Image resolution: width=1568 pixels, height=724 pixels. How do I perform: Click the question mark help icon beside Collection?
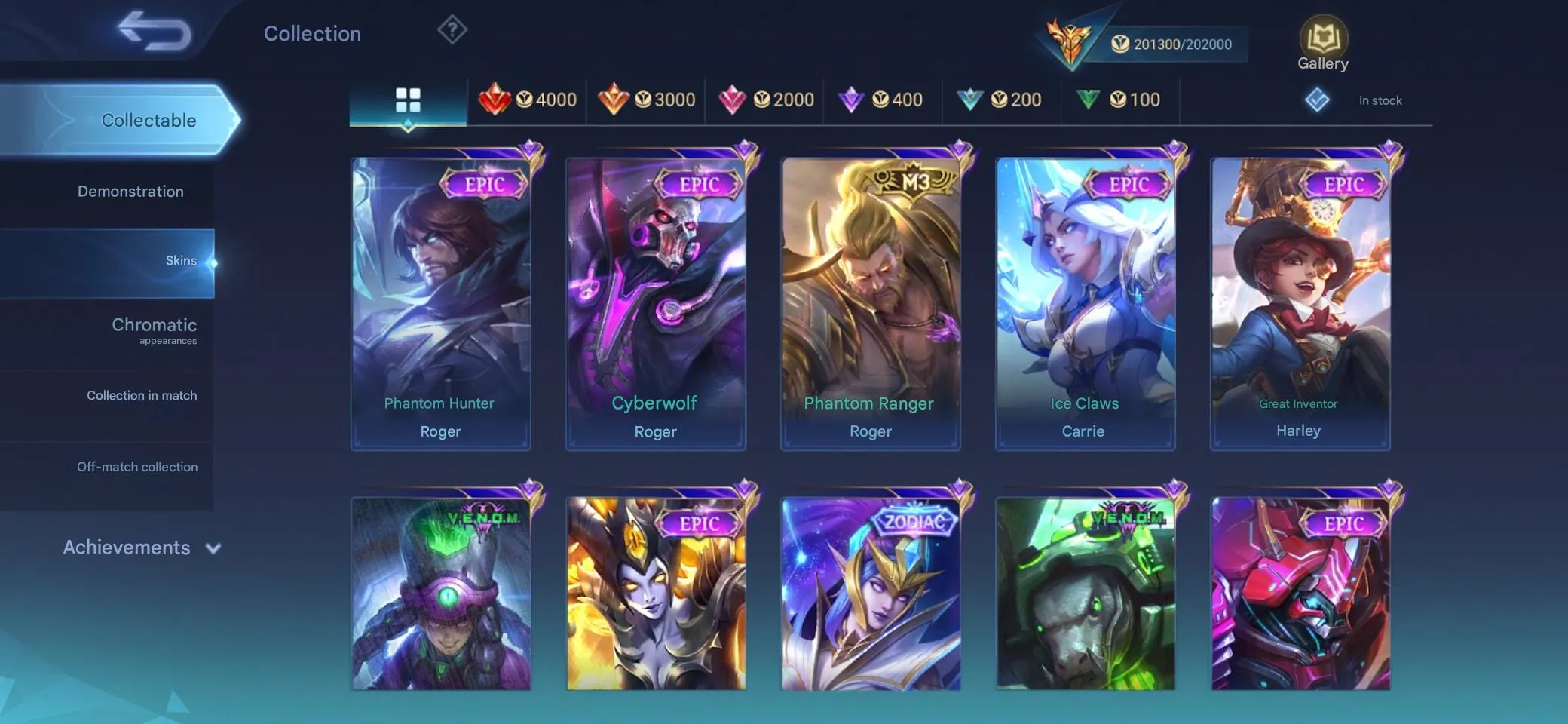pos(451,30)
